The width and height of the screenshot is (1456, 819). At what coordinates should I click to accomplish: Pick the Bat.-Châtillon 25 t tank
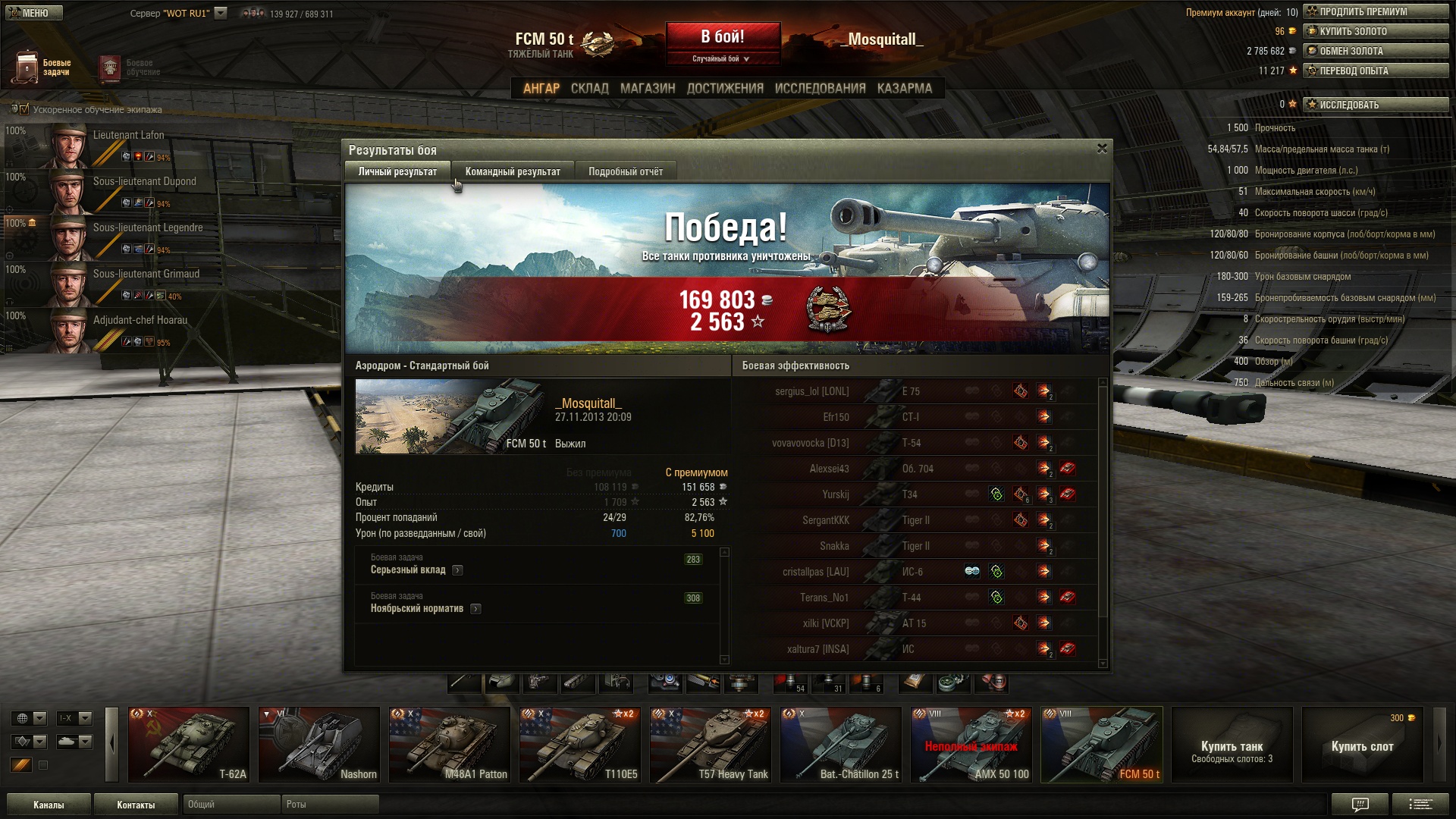pos(841,745)
